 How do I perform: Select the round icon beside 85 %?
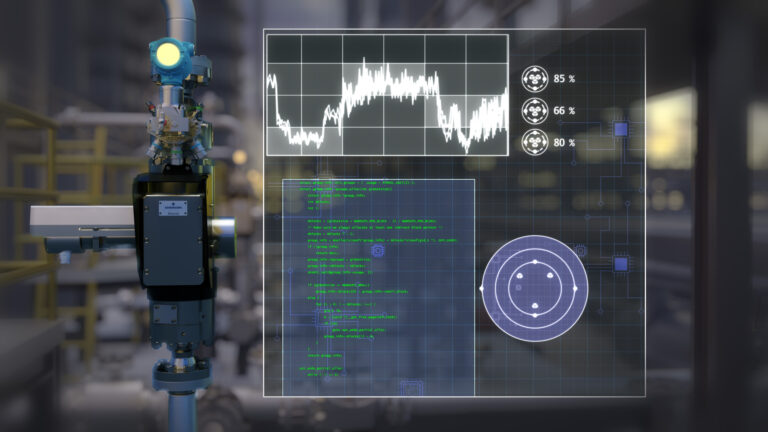tap(534, 78)
